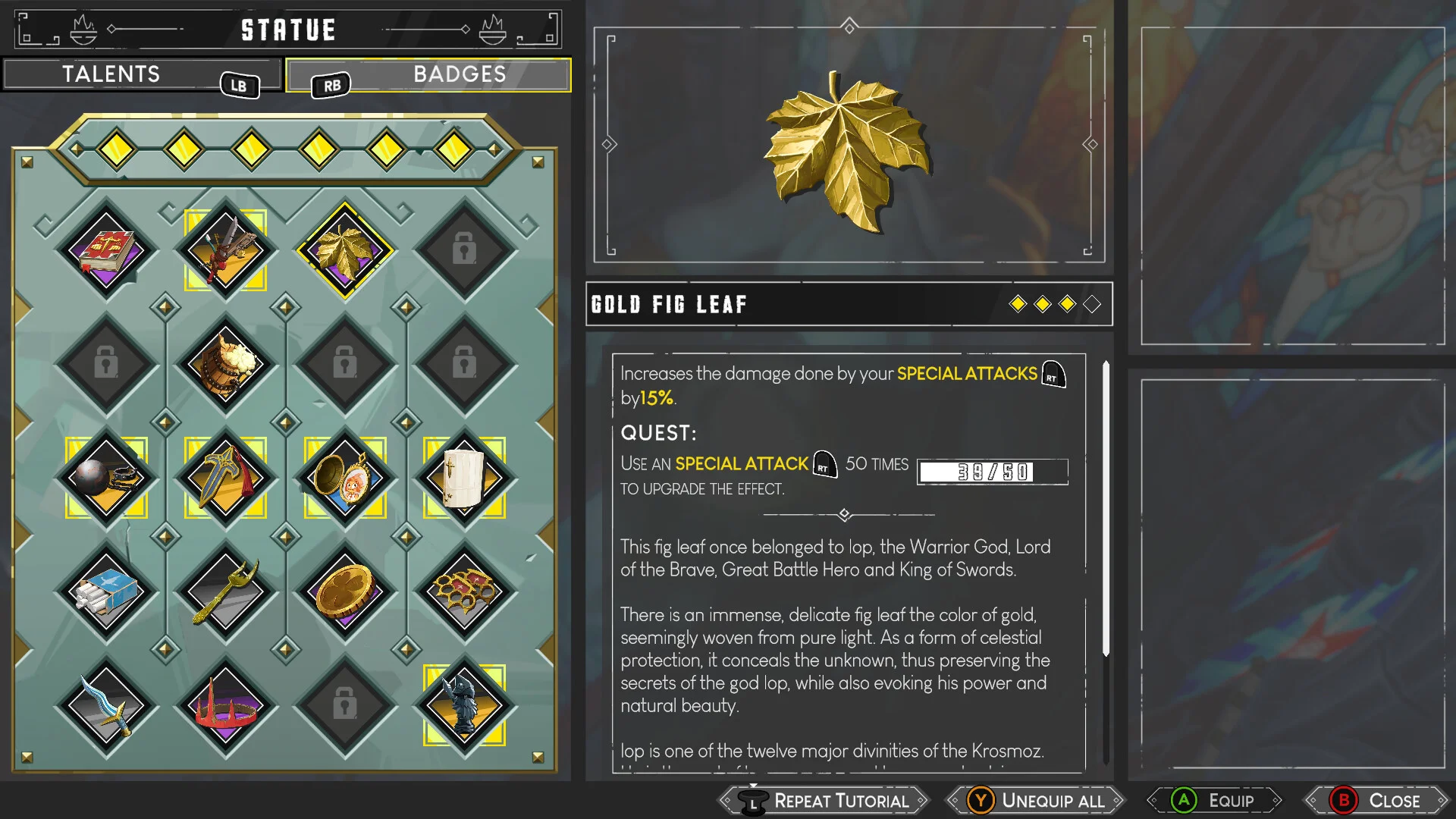The height and width of the screenshot is (819, 1456).
Task: Select the sardine tin badge
Action: point(106,592)
